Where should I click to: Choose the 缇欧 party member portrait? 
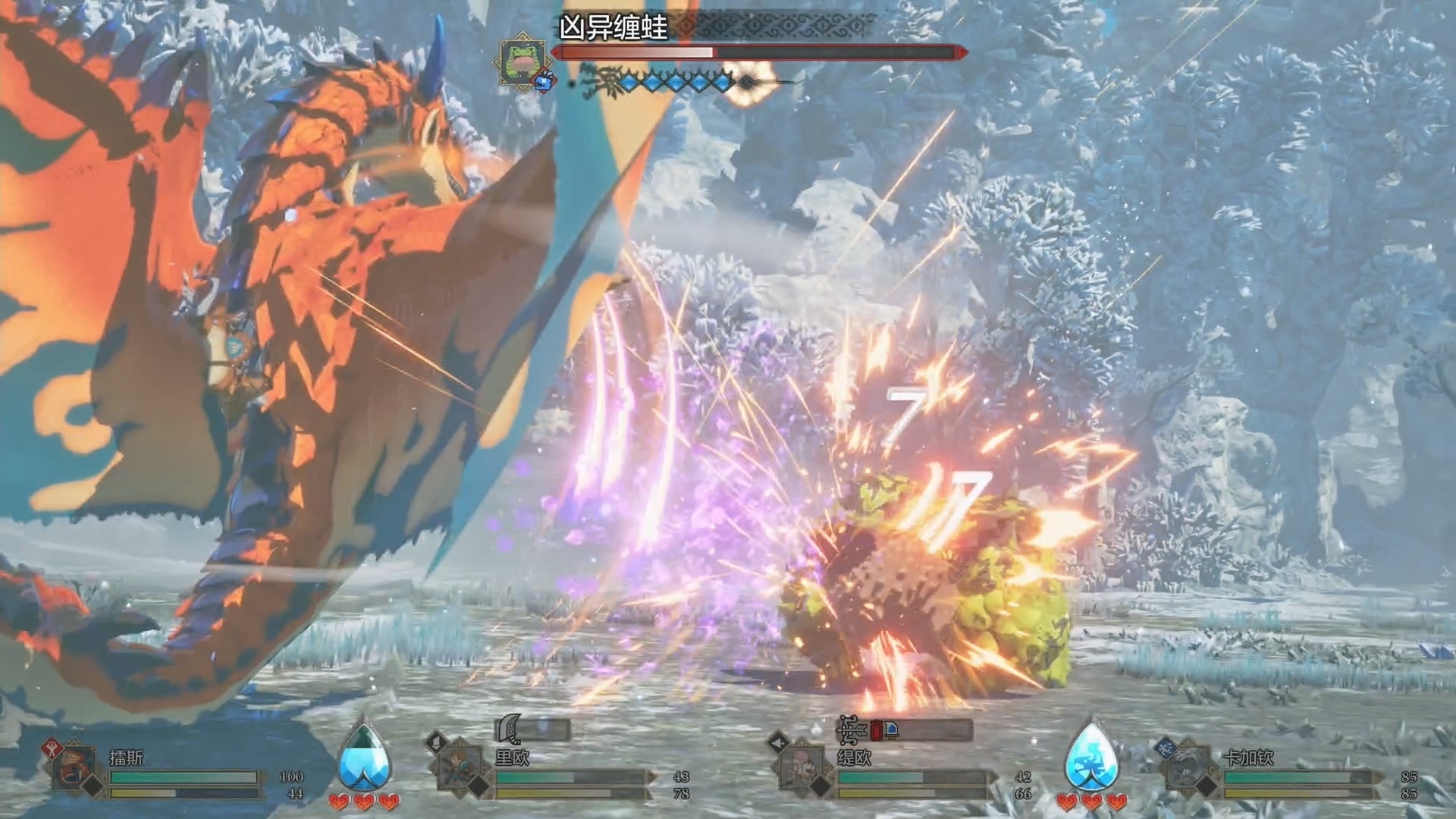click(x=802, y=768)
